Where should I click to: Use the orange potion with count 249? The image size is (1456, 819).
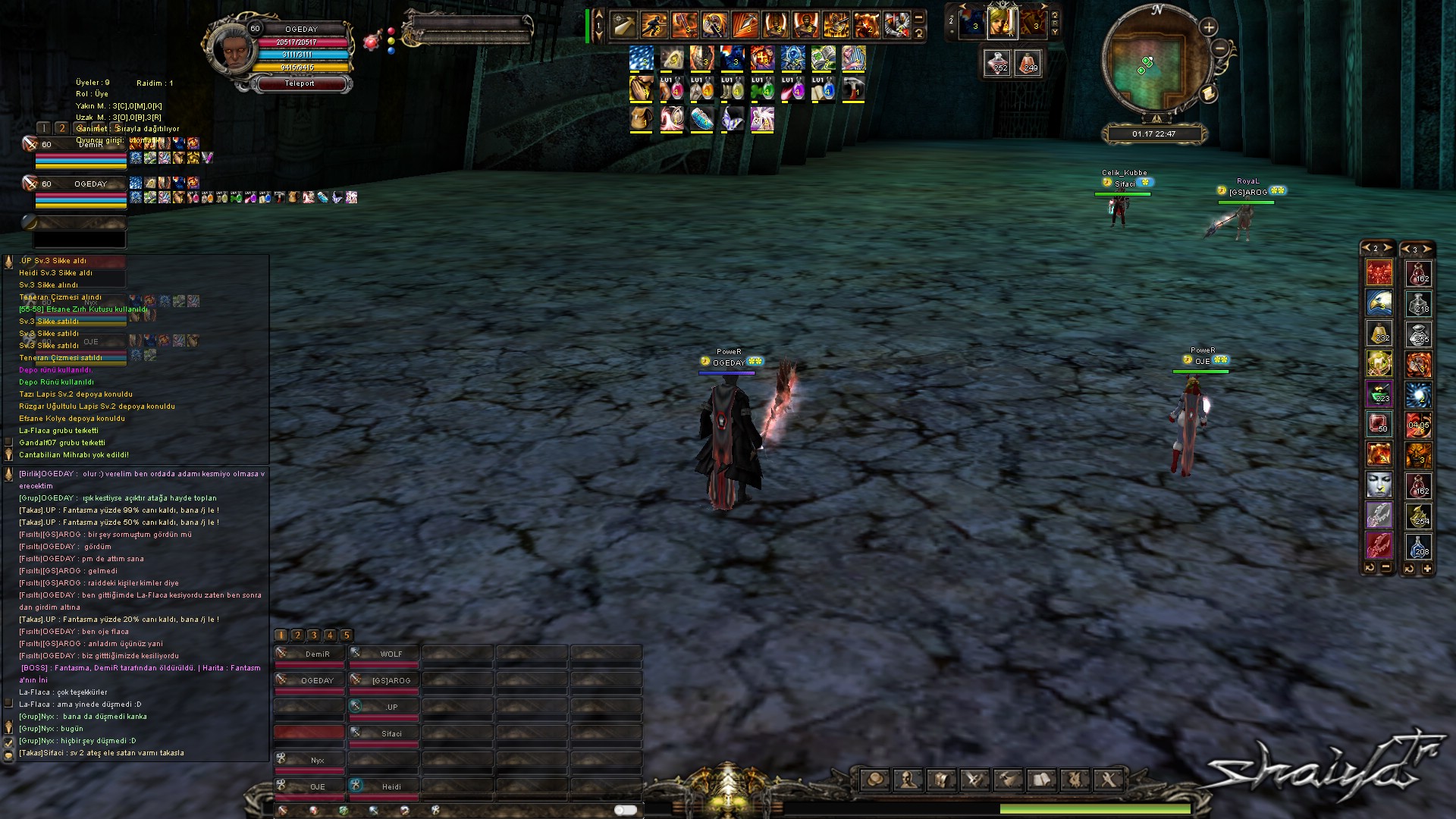click(1028, 63)
